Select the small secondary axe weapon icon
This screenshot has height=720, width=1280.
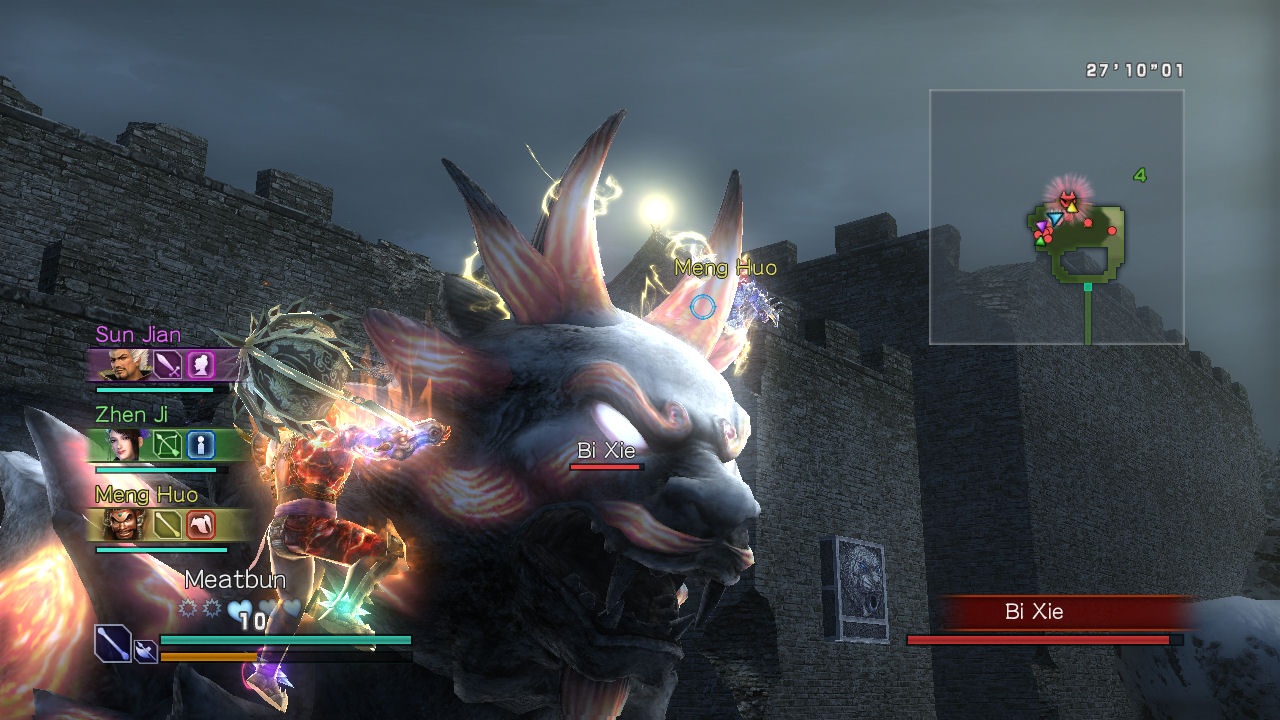point(145,651)
